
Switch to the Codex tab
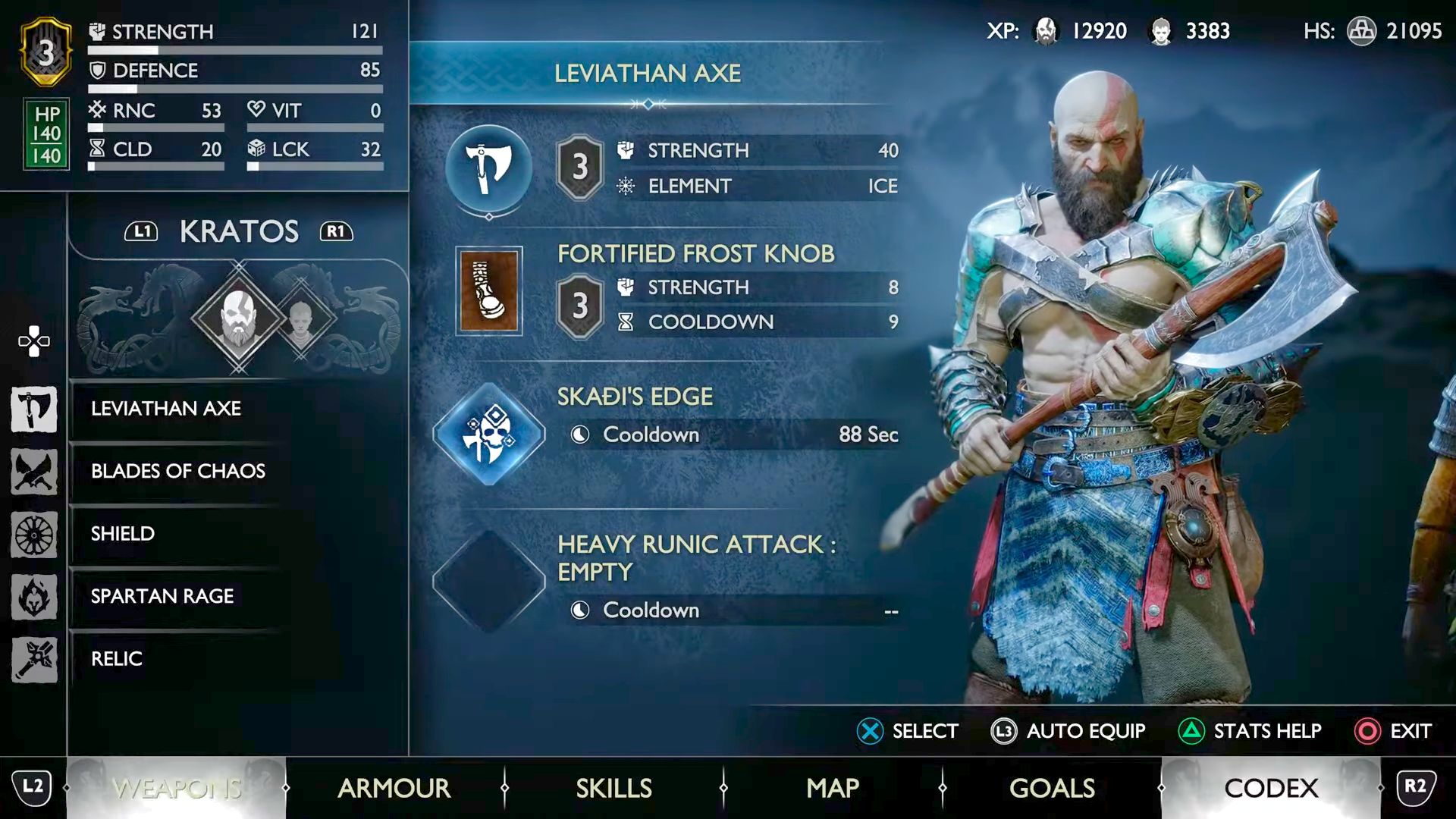pos(1271,789)
